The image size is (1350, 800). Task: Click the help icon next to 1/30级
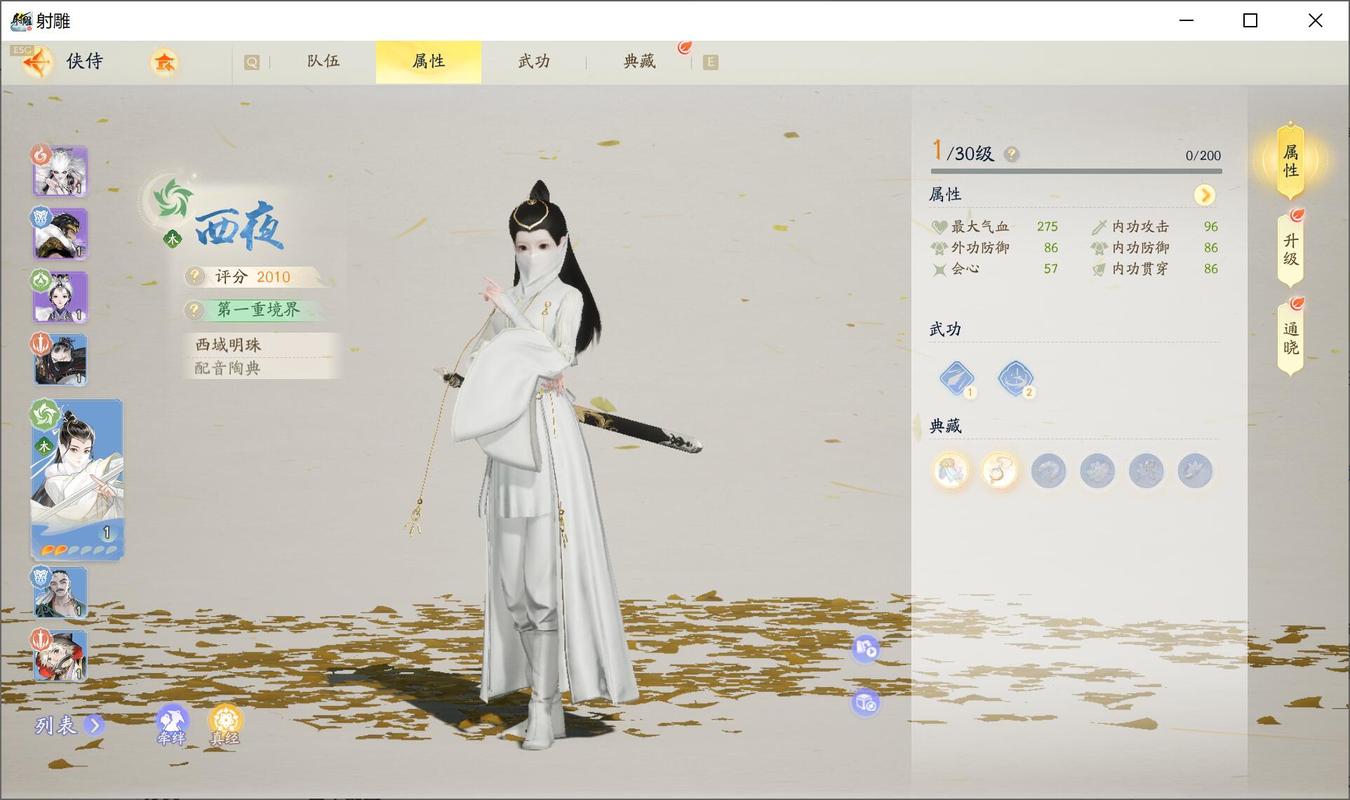[x=1012, y=154]
